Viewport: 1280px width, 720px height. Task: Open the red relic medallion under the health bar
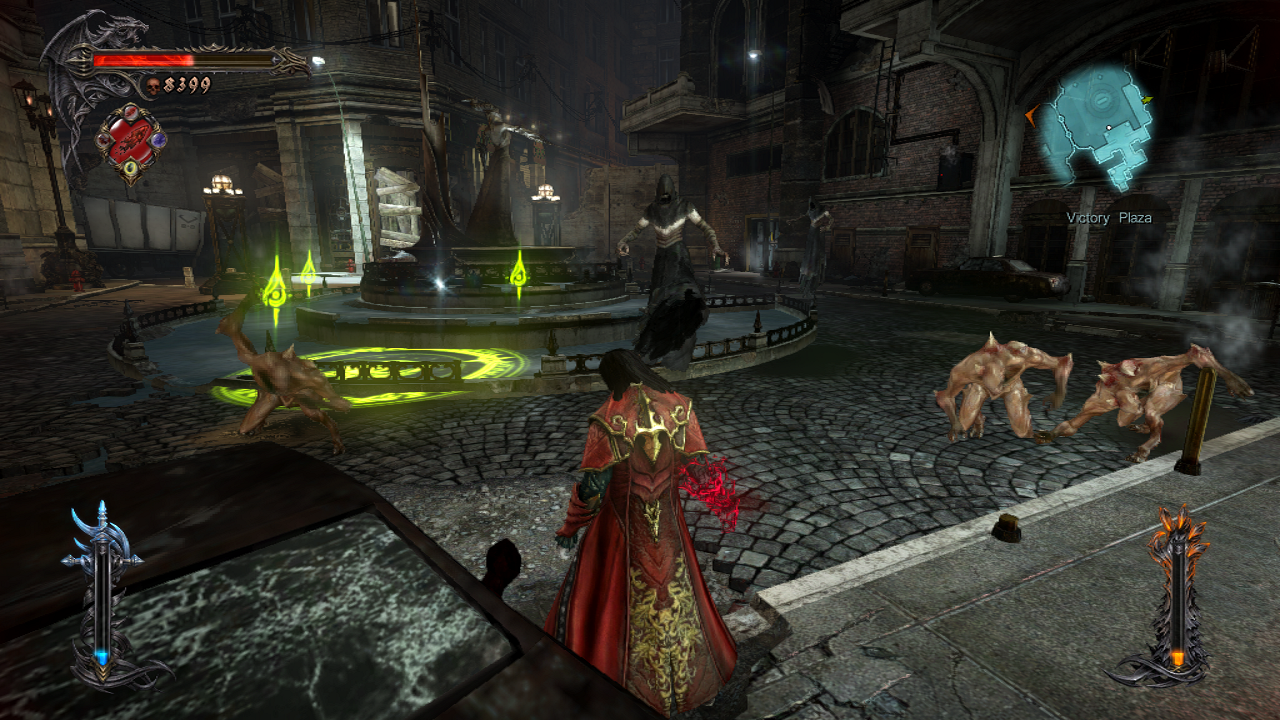131,140
